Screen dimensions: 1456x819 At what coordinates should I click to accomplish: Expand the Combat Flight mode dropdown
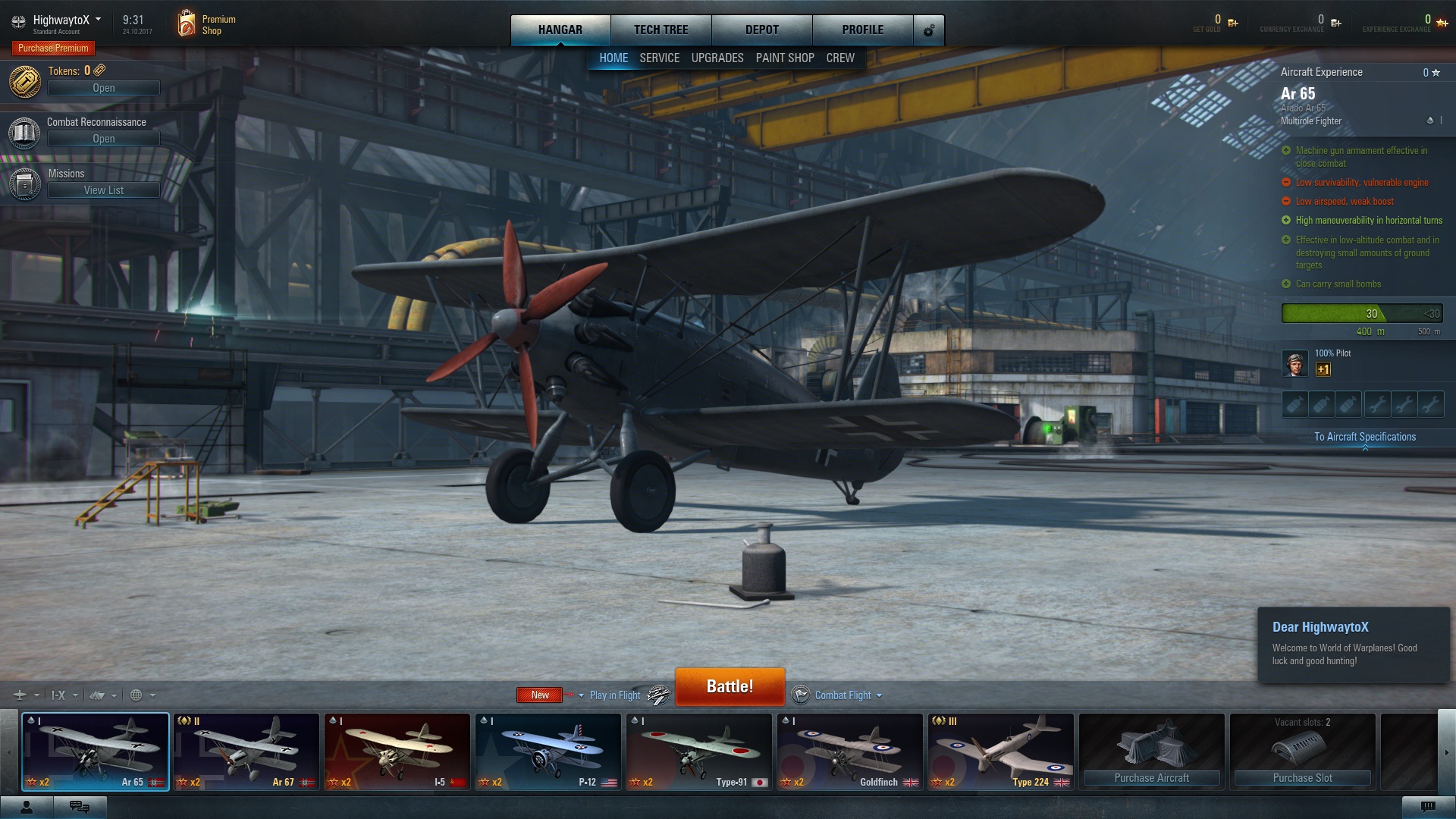click(848, 695)
